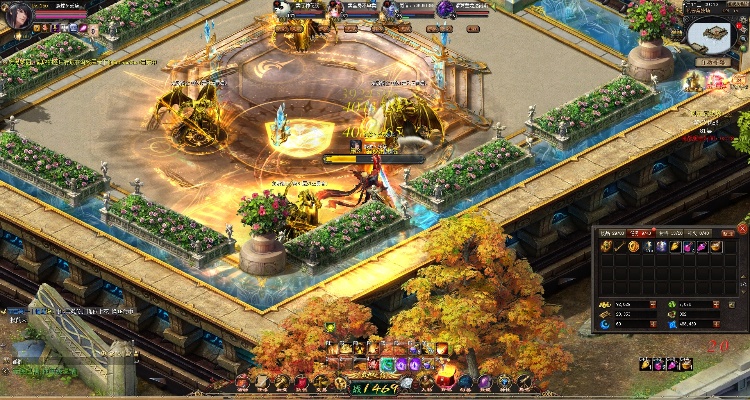Select the gold coin item in the bag
750x400 pixels.
point(634,247)
